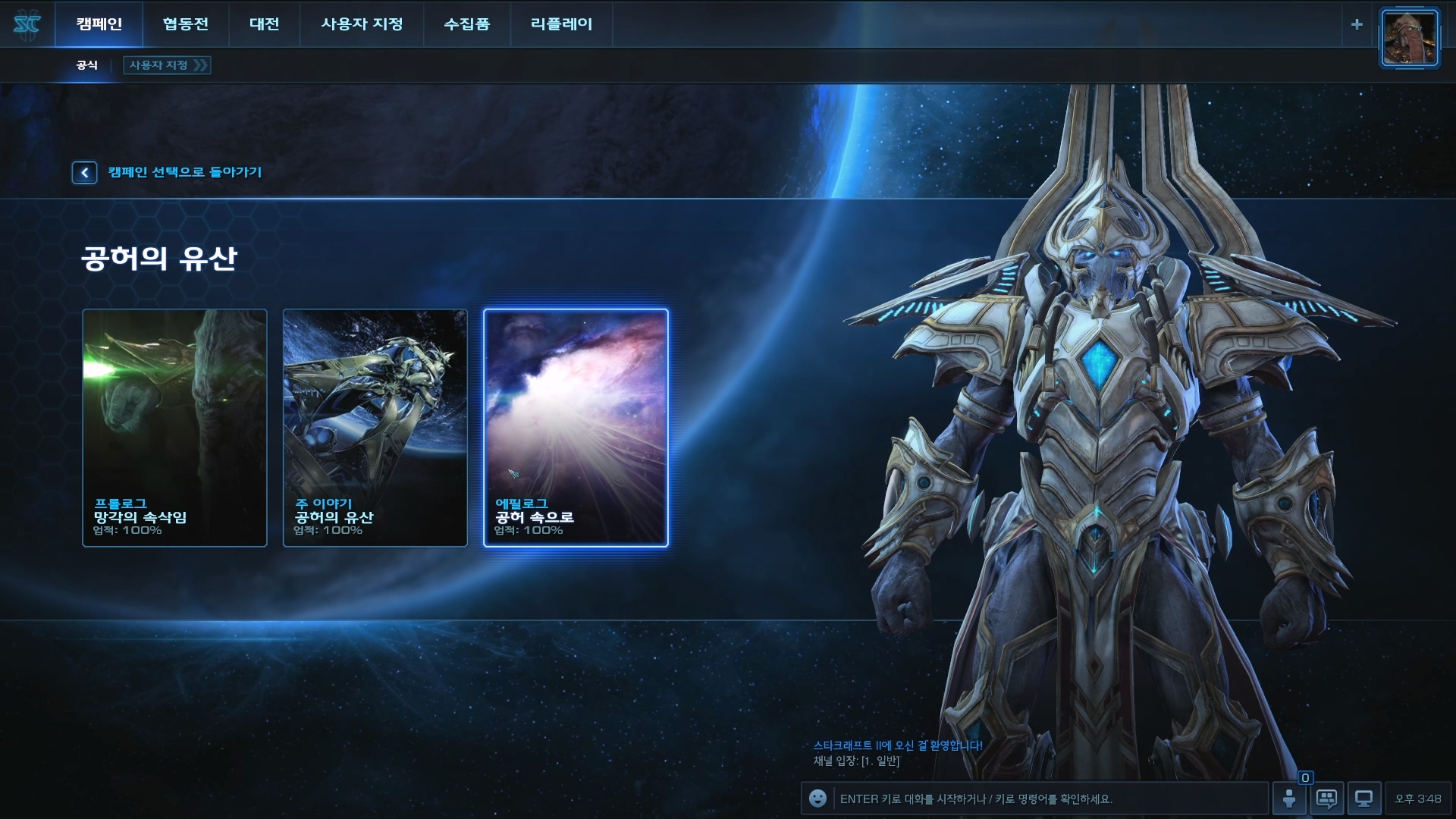Image resolution: width=1456 pixels, height=819 pixels.
Task: Click the plus button beside the portrait
Action: click(1357, 24)
